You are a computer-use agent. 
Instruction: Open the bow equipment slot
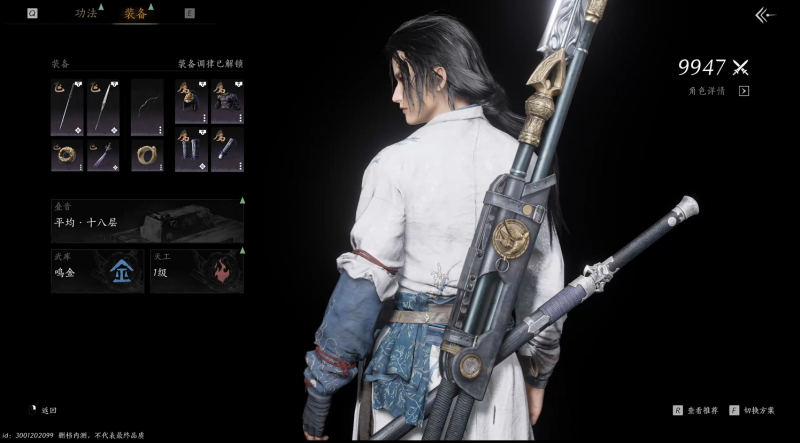tap(147, 108)
